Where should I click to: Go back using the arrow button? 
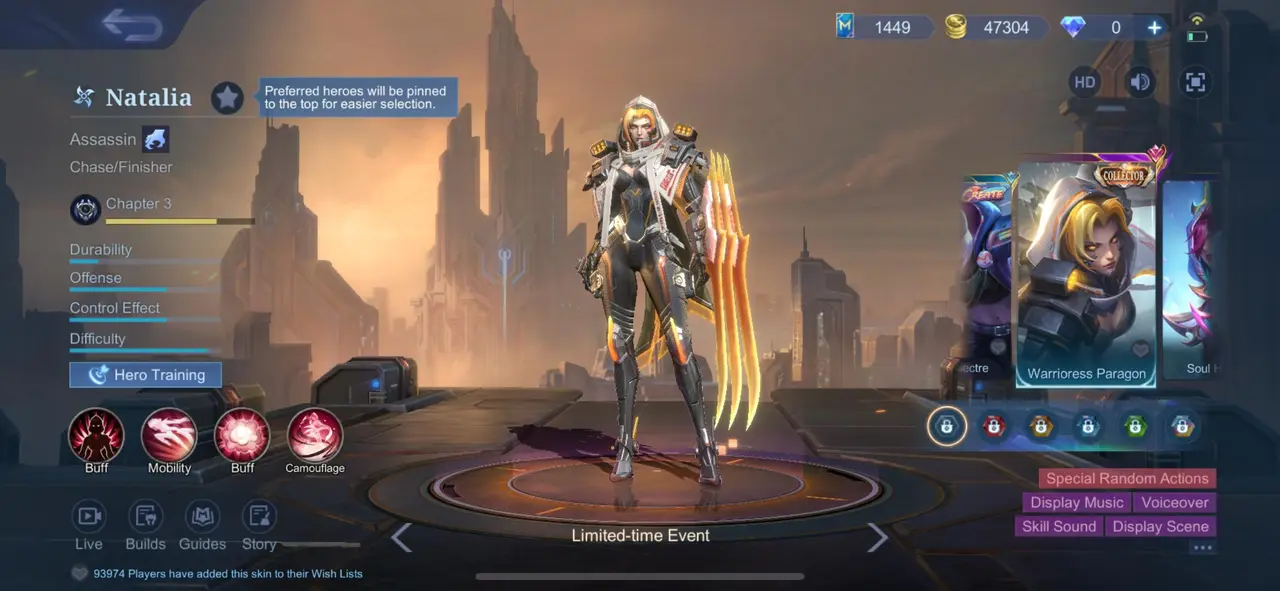132,26
